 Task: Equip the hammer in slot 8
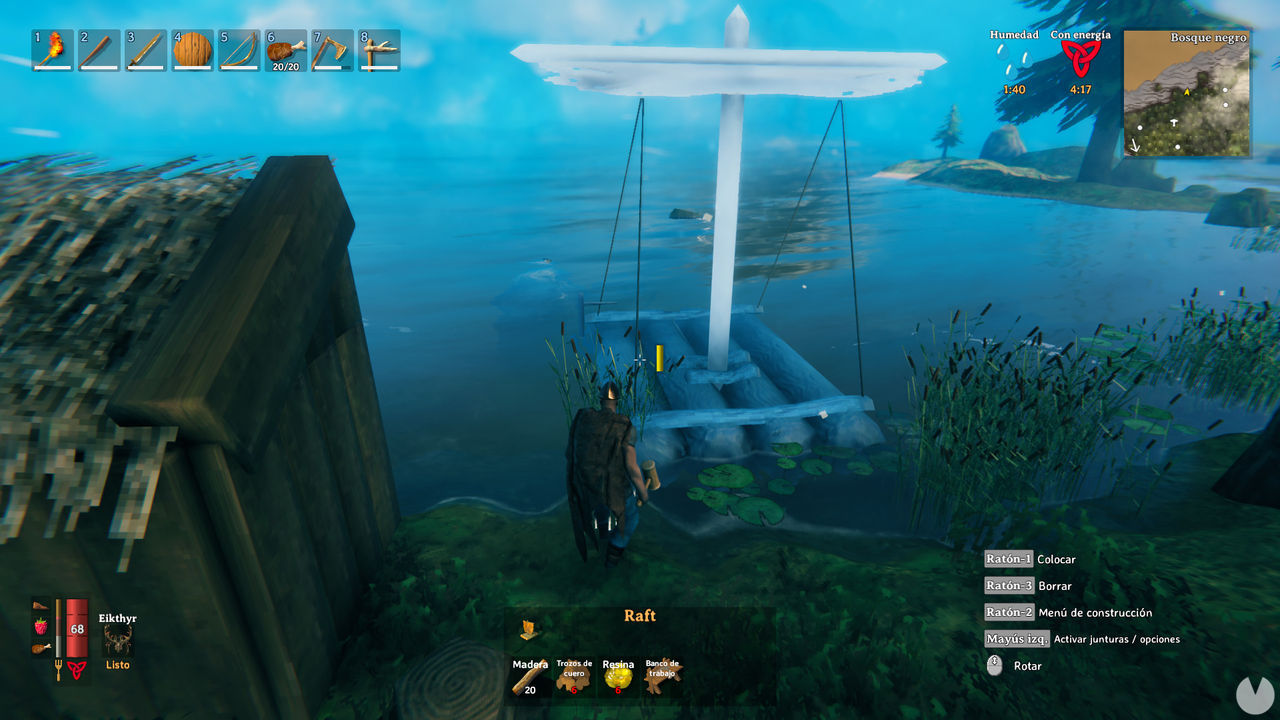tap(377, 52)
